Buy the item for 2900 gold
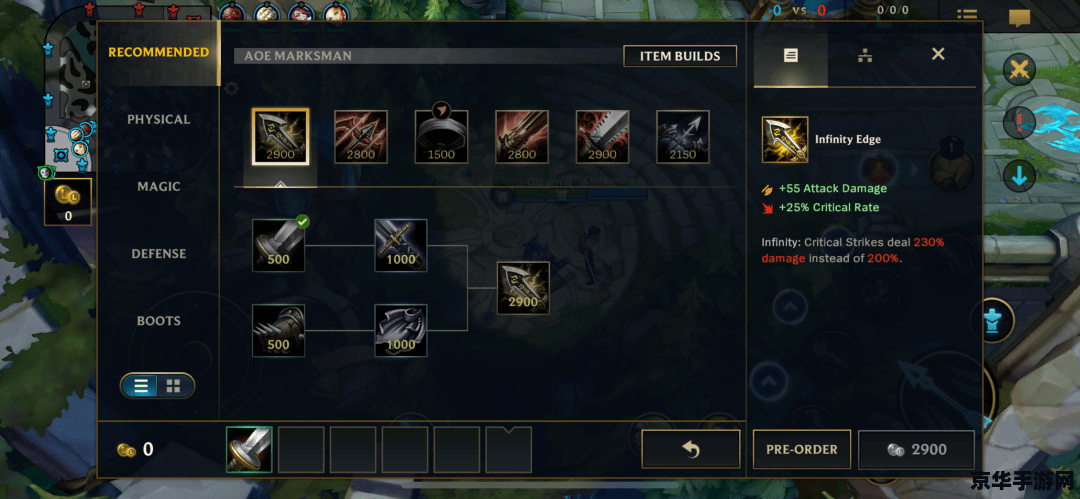The image size is (1080, 499). tap(916, 450)
